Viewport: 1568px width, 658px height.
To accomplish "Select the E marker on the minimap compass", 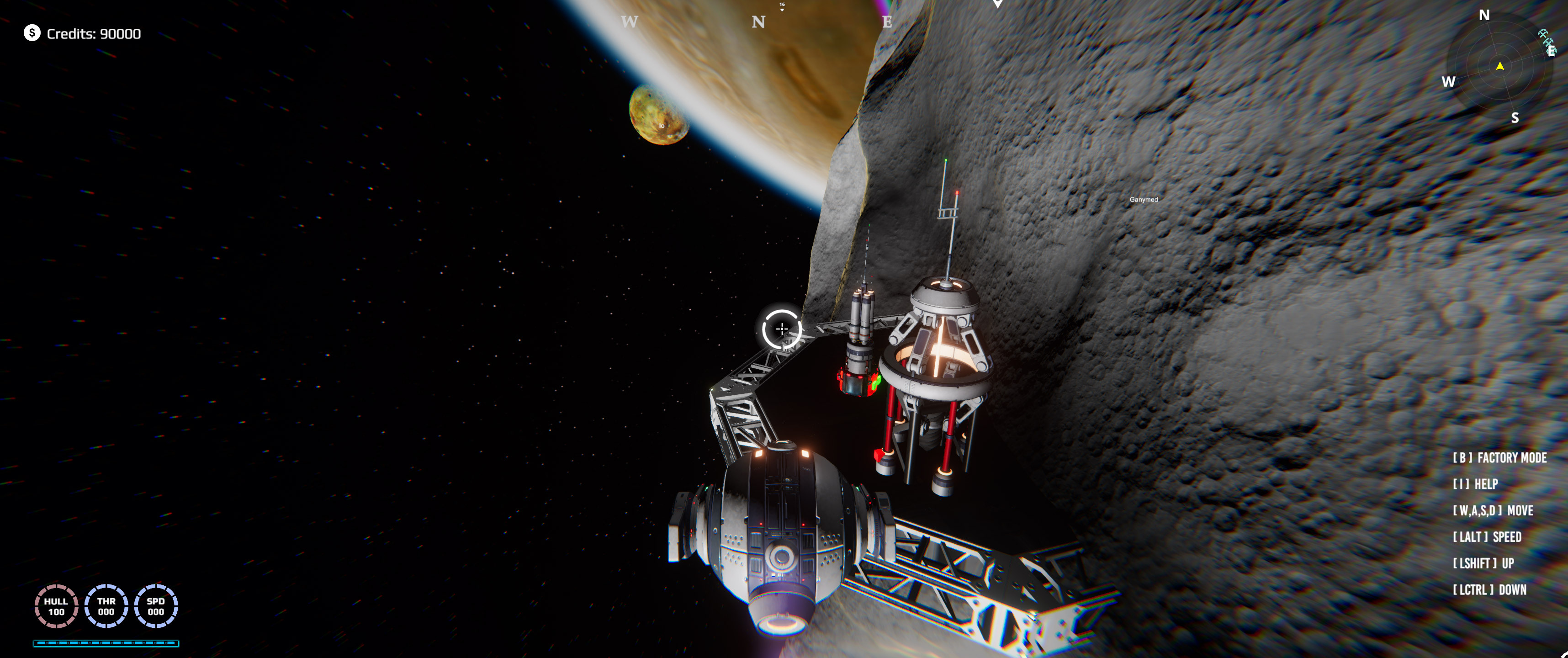I will click(1551, 52).
